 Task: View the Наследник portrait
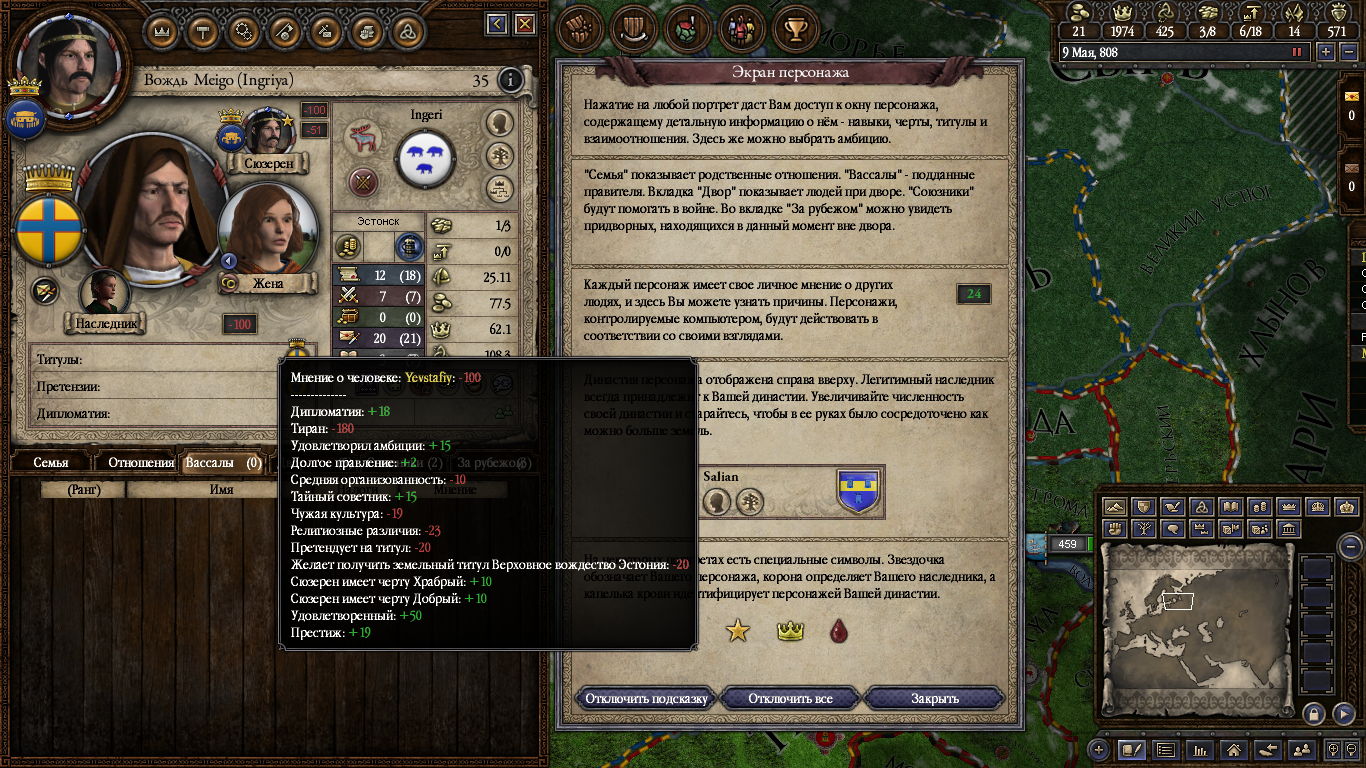click(104, 296)
